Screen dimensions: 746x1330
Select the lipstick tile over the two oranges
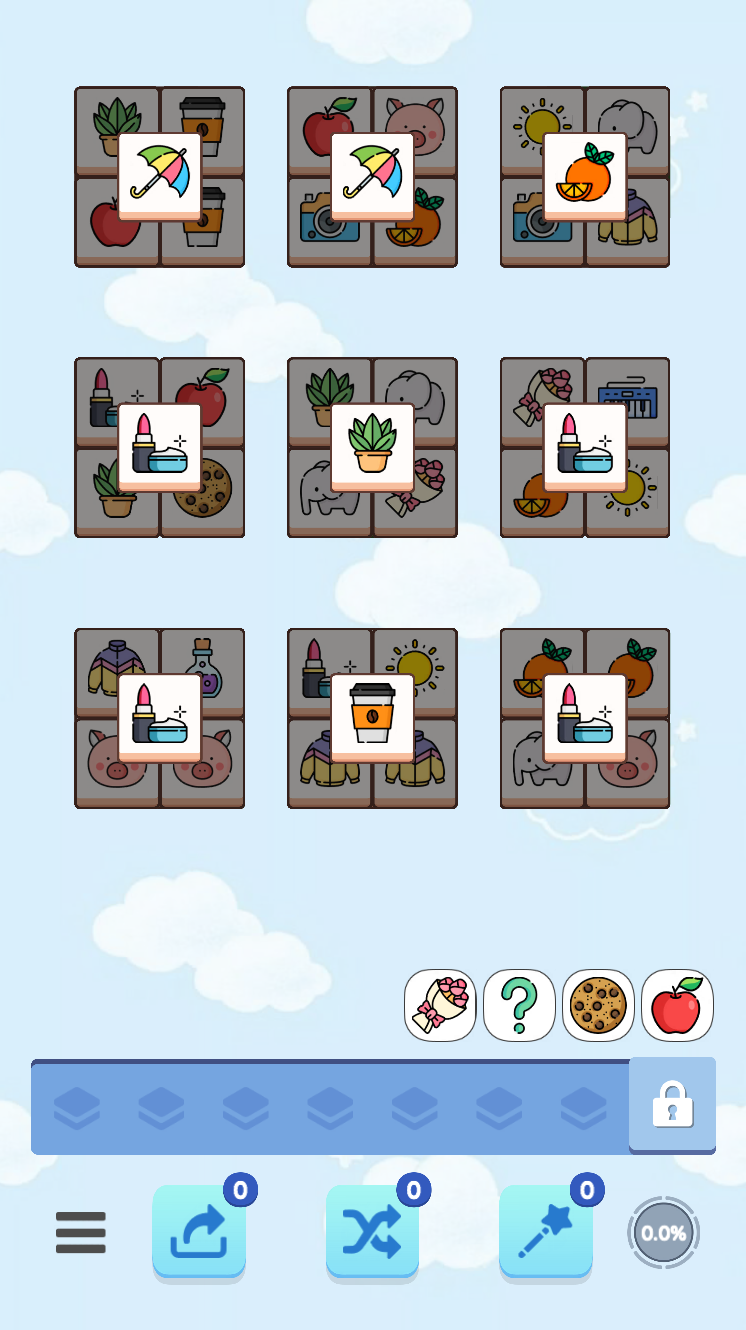click(x=585, y=718)
